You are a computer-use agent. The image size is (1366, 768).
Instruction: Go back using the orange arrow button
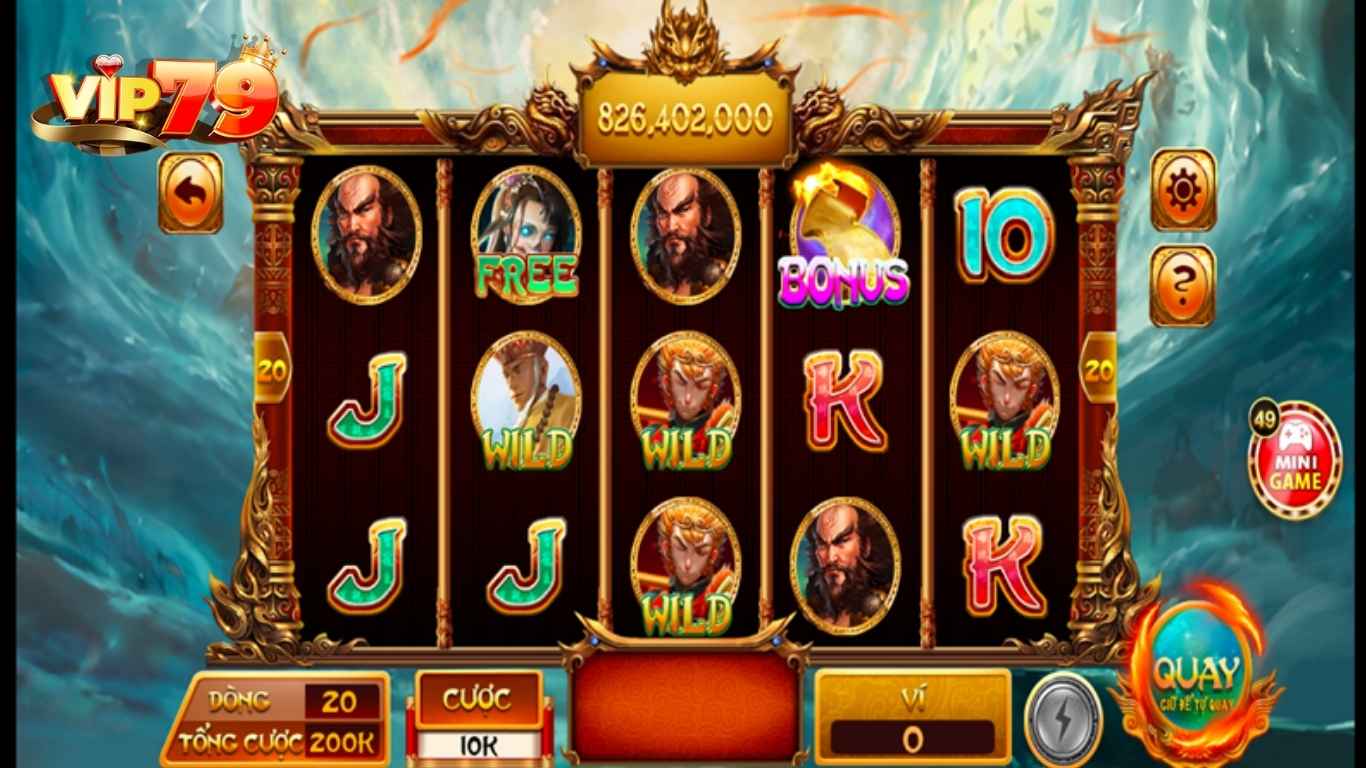190,193
